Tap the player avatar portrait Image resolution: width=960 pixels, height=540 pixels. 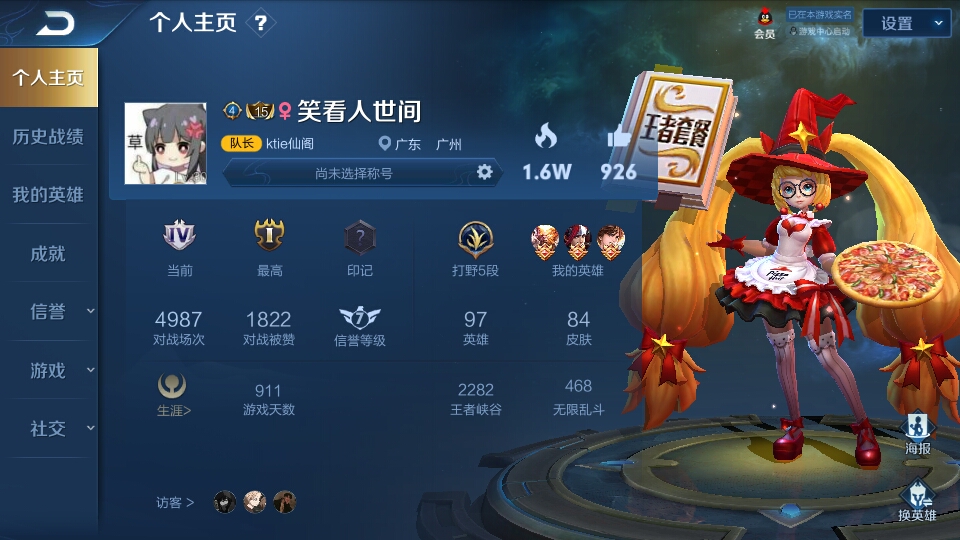pos(165,144)
